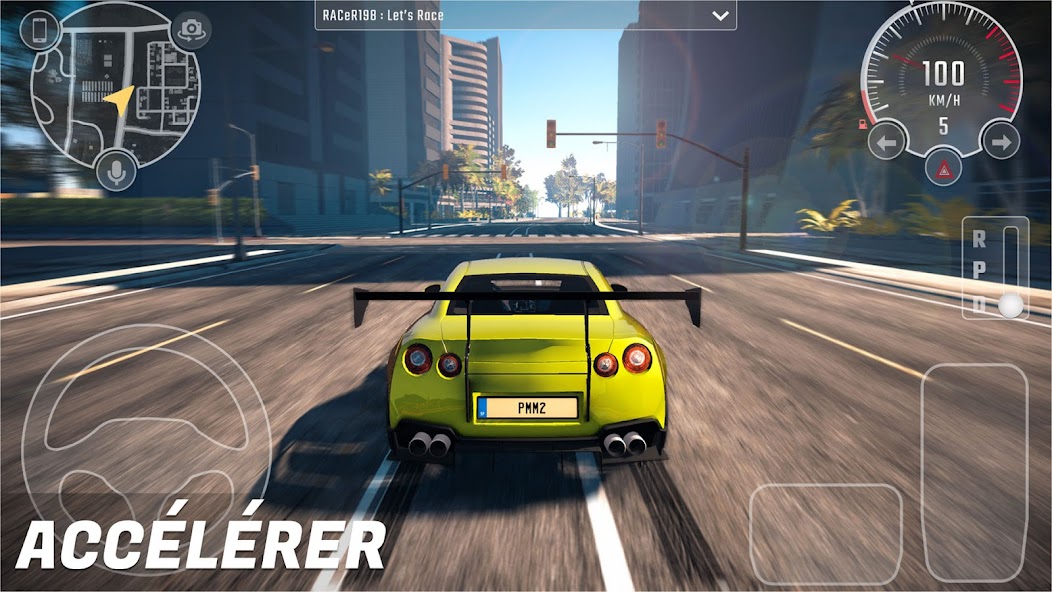
Task: Expand the chat dropdown arrow
Action: [719, 16]
